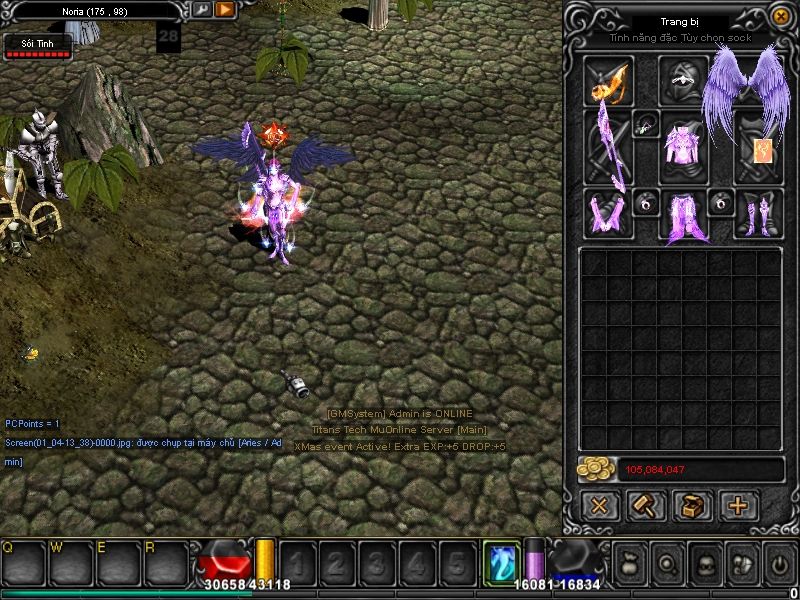Click the power icon in the bottom bar
Image resolution: width=800 pixels, height=600 pixels.
pyautogui.click(x=780, y=564)
